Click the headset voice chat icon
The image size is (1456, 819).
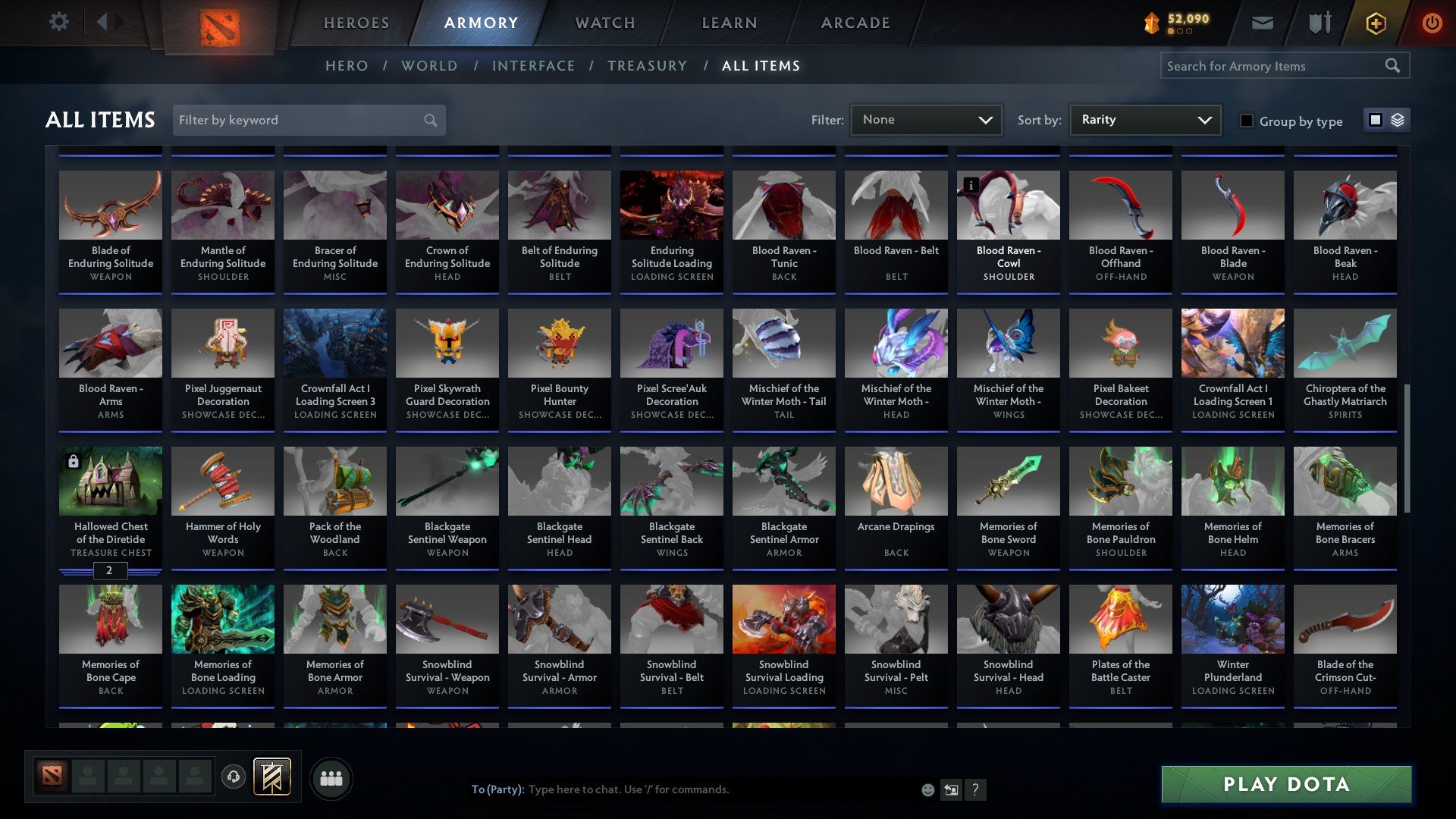(x=234, y=777)
